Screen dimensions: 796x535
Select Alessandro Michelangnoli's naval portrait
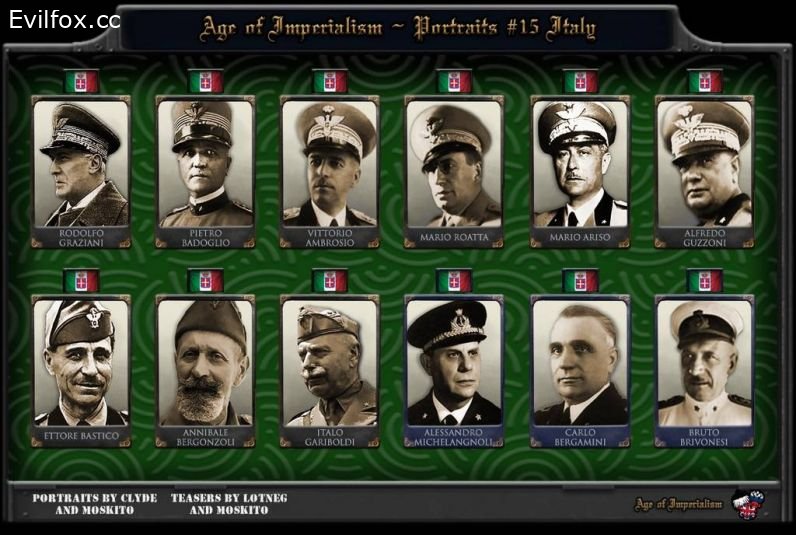click(x=454, y=363)
